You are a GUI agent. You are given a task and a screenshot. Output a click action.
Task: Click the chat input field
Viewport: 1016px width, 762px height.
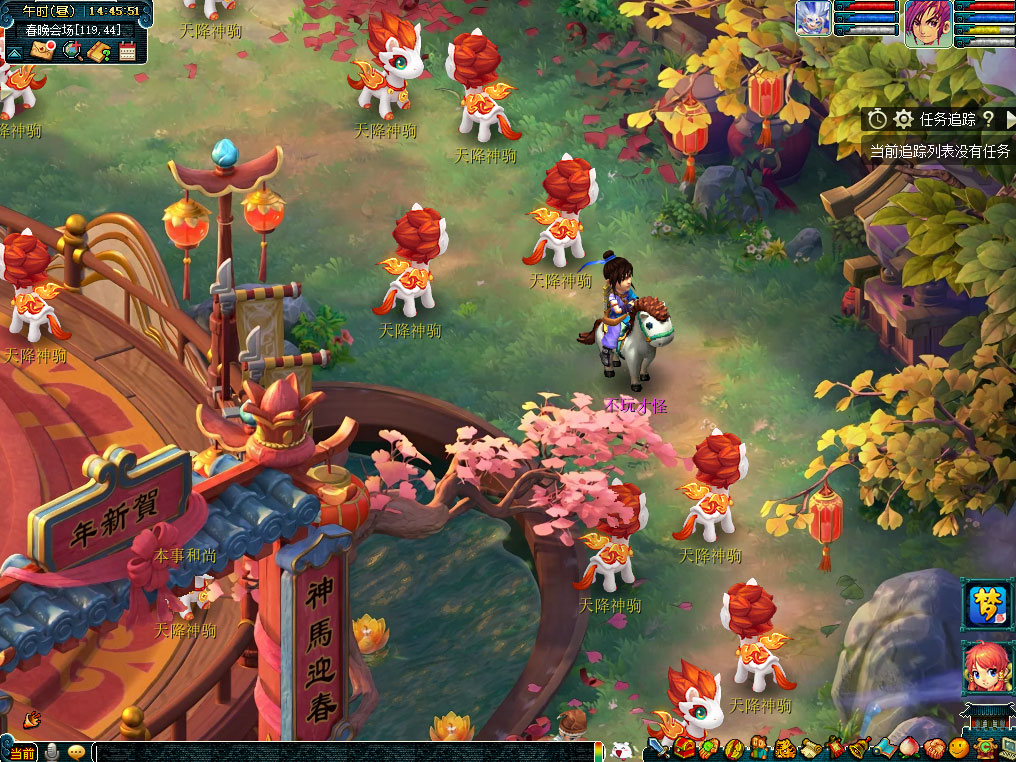(x=340, y=752)
